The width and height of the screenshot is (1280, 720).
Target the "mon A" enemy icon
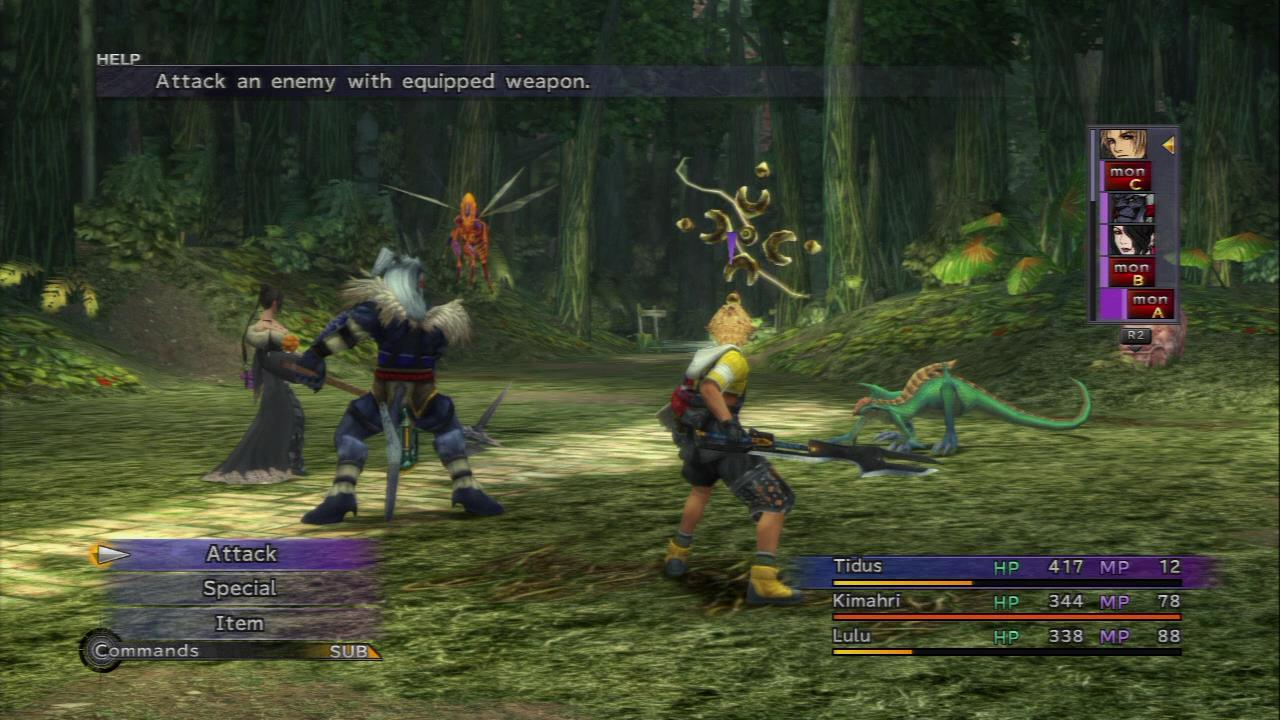coord(1152,304)
